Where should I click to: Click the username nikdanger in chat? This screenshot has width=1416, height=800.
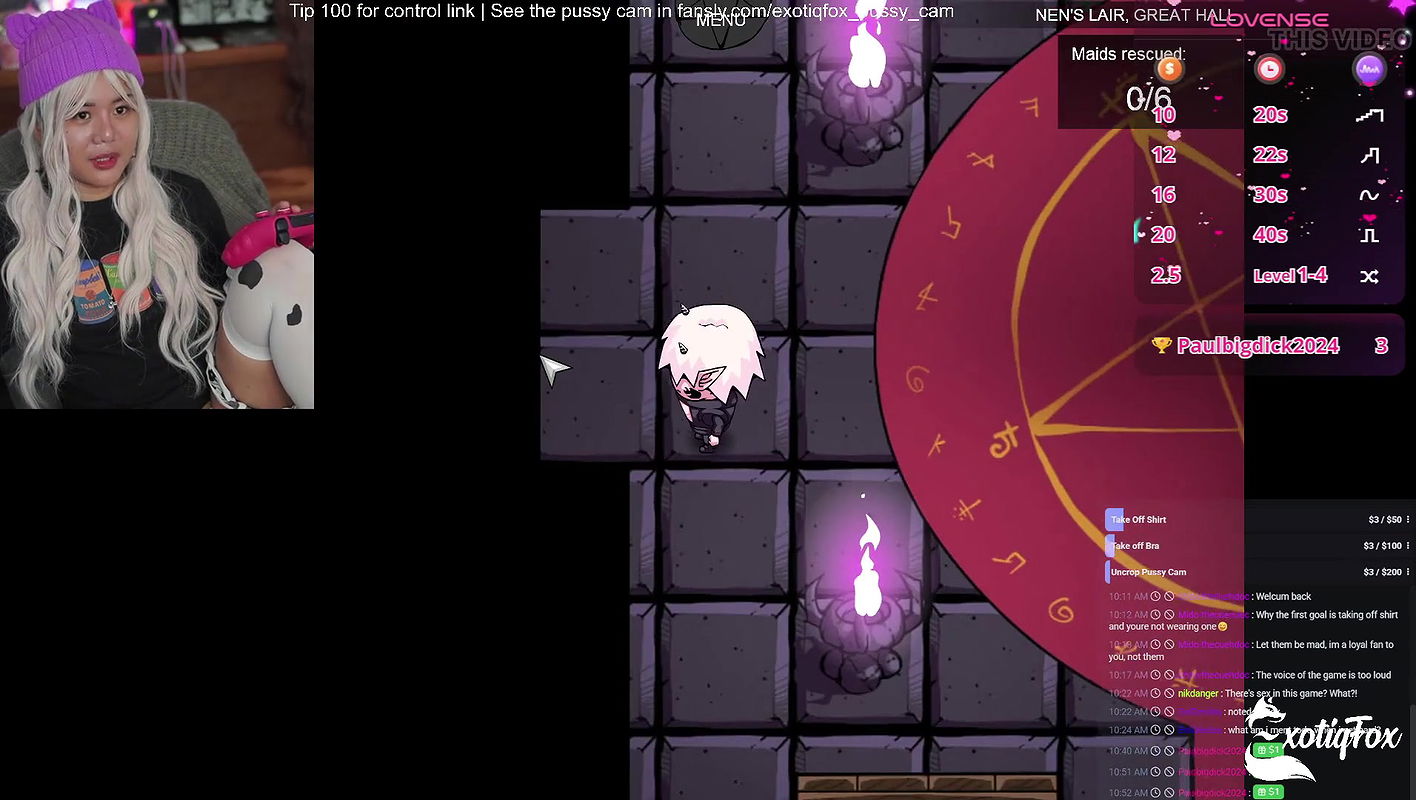(1198, 692)
